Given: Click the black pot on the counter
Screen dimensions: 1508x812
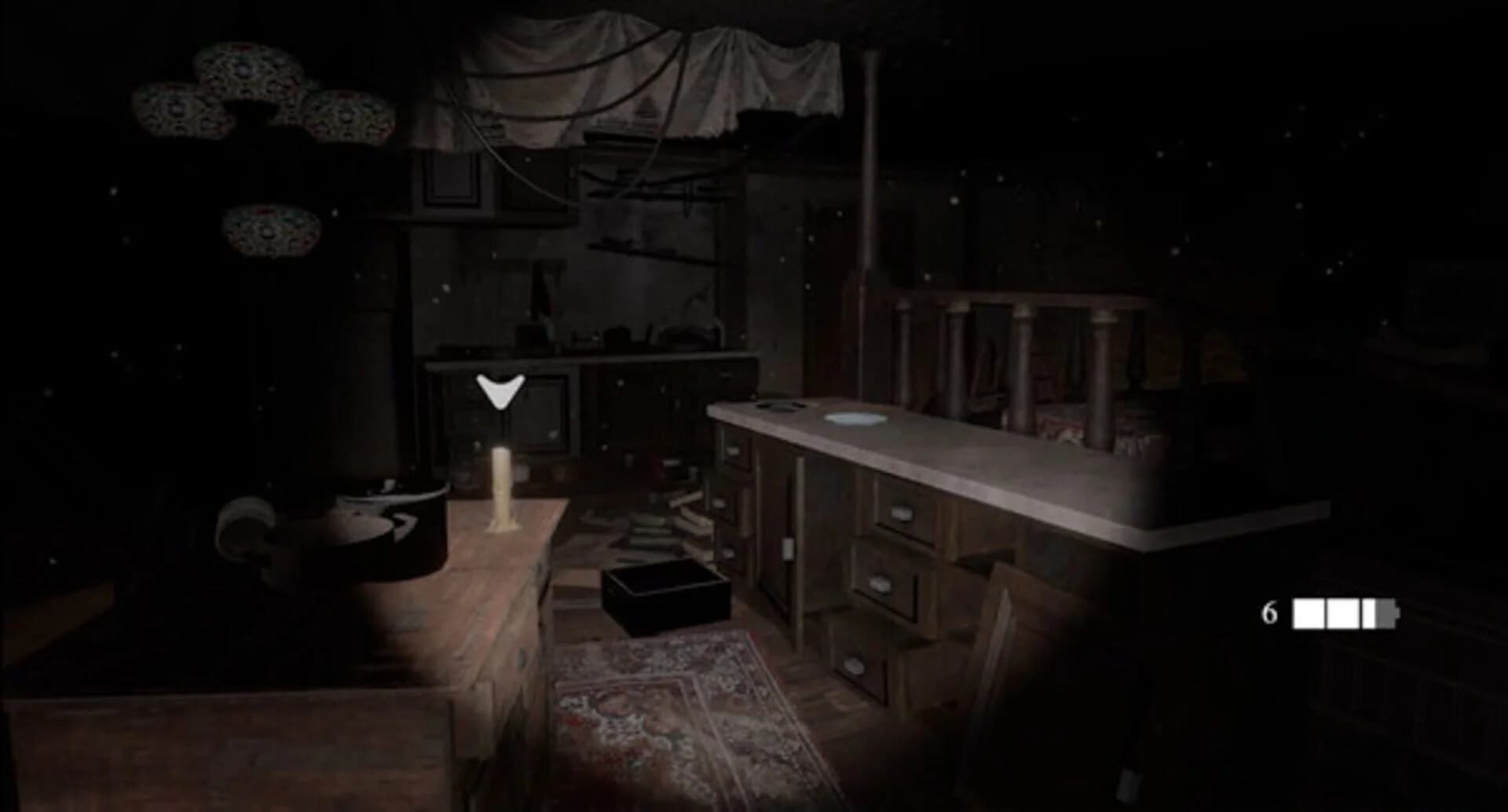Looking at the screenshot, I should [x=781, y=407].
